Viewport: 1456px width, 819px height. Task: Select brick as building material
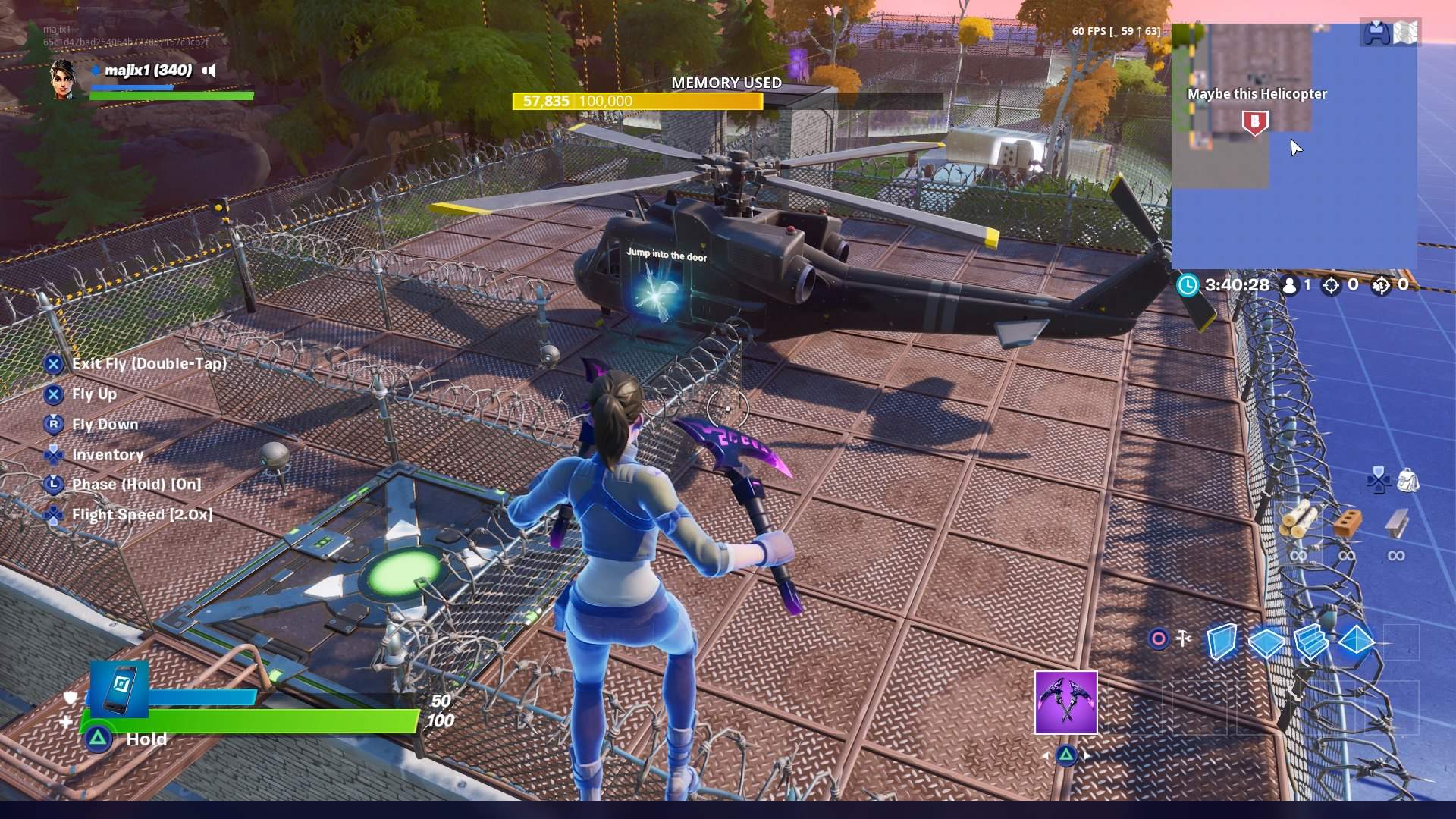pos(1347,523)
